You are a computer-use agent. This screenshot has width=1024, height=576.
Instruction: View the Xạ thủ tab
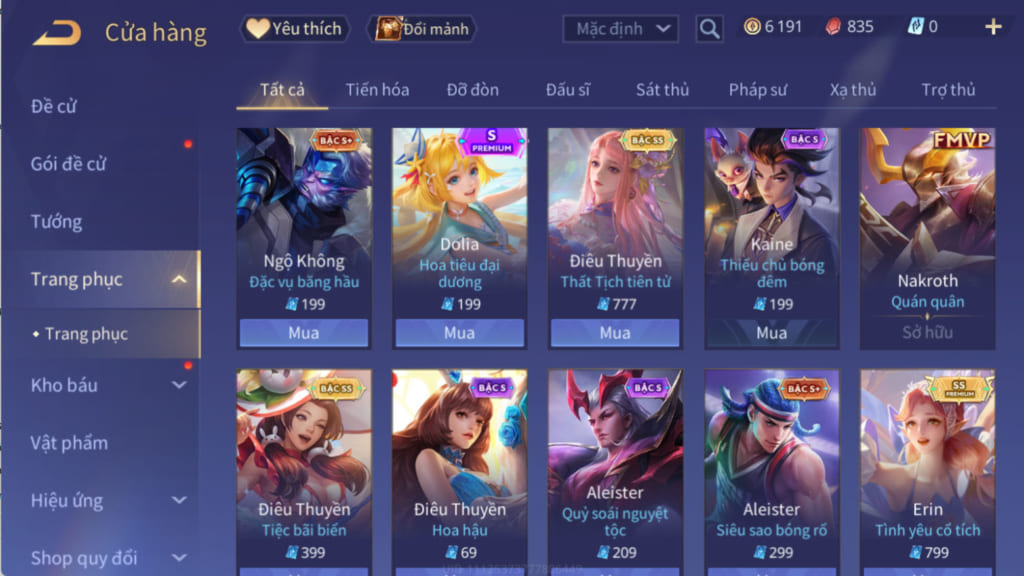point(852,90)
